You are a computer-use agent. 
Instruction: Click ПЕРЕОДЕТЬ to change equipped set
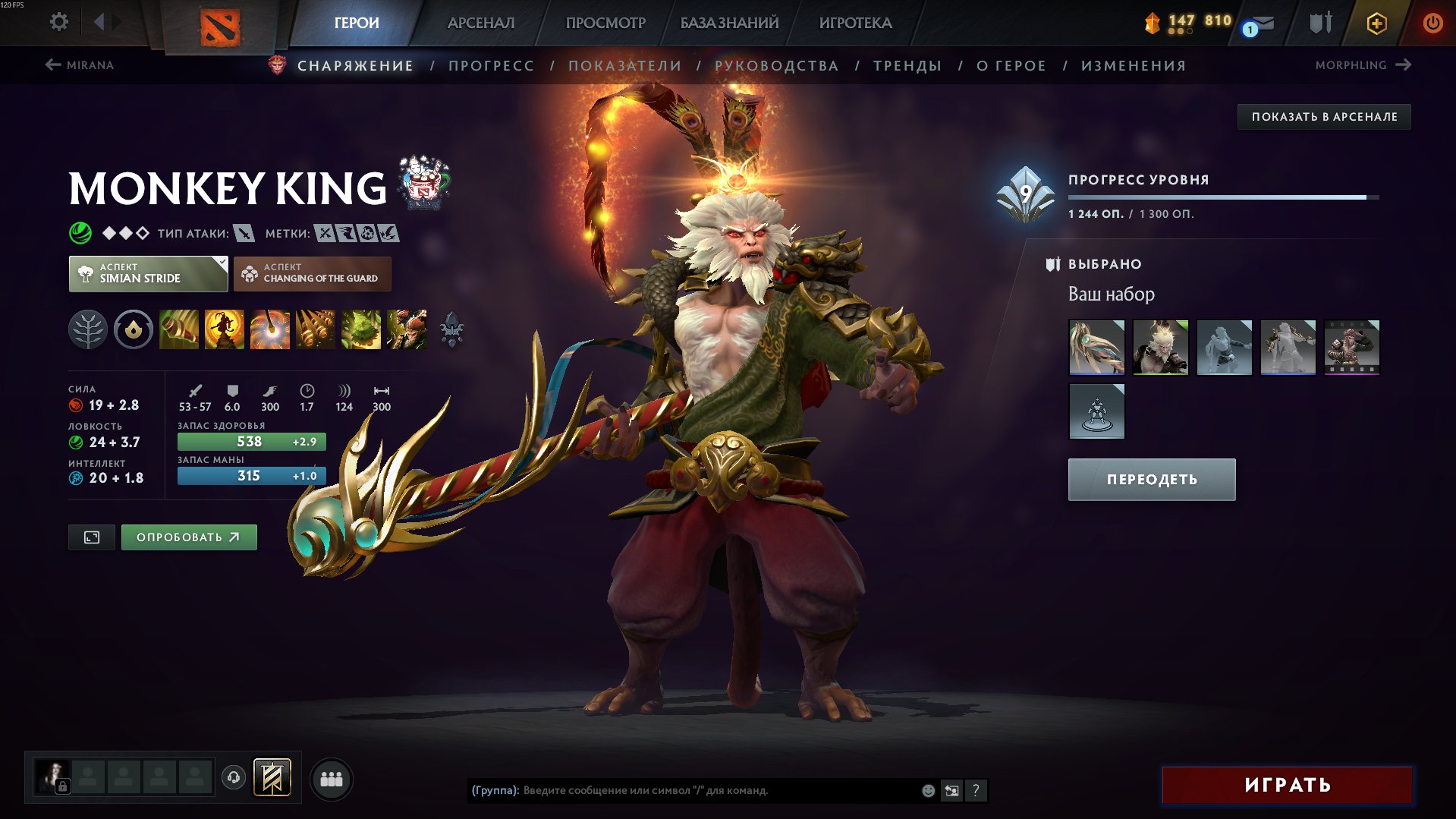click(1150, 479)
